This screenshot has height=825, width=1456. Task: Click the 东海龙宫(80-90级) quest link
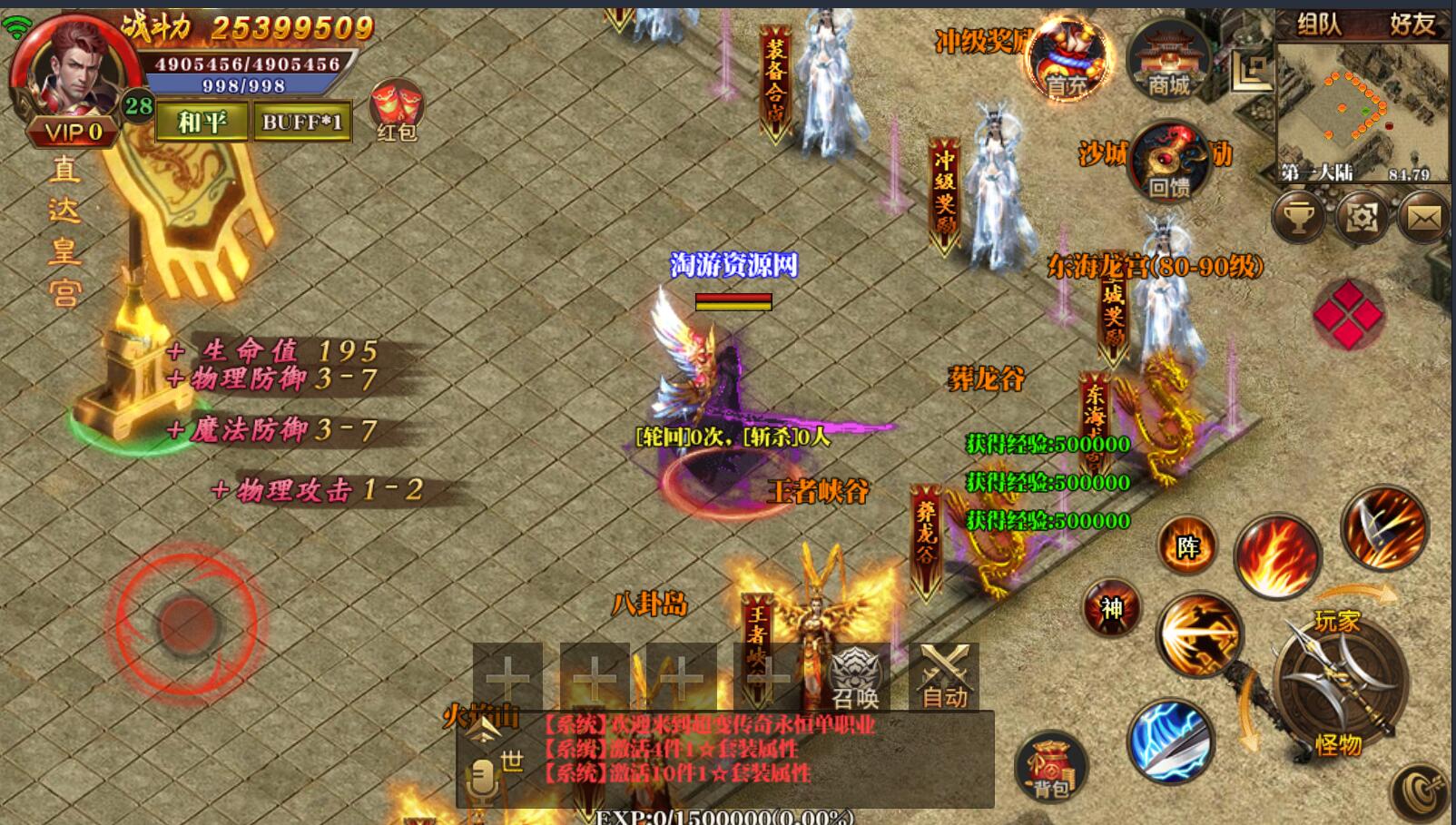(x=1155, y=265)
